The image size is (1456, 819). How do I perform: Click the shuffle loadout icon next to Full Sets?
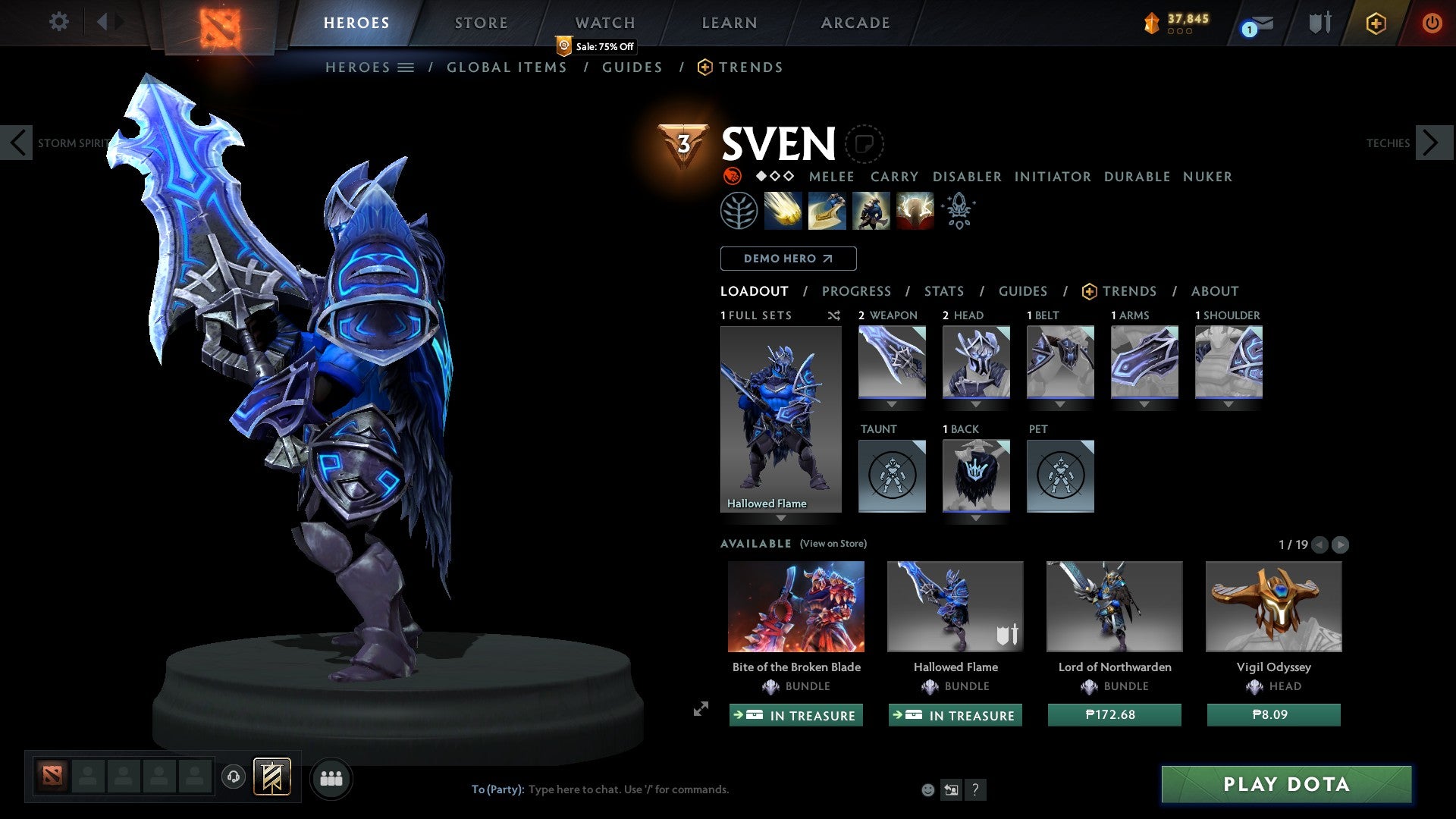pyautogui.click(x=834, y=315)
